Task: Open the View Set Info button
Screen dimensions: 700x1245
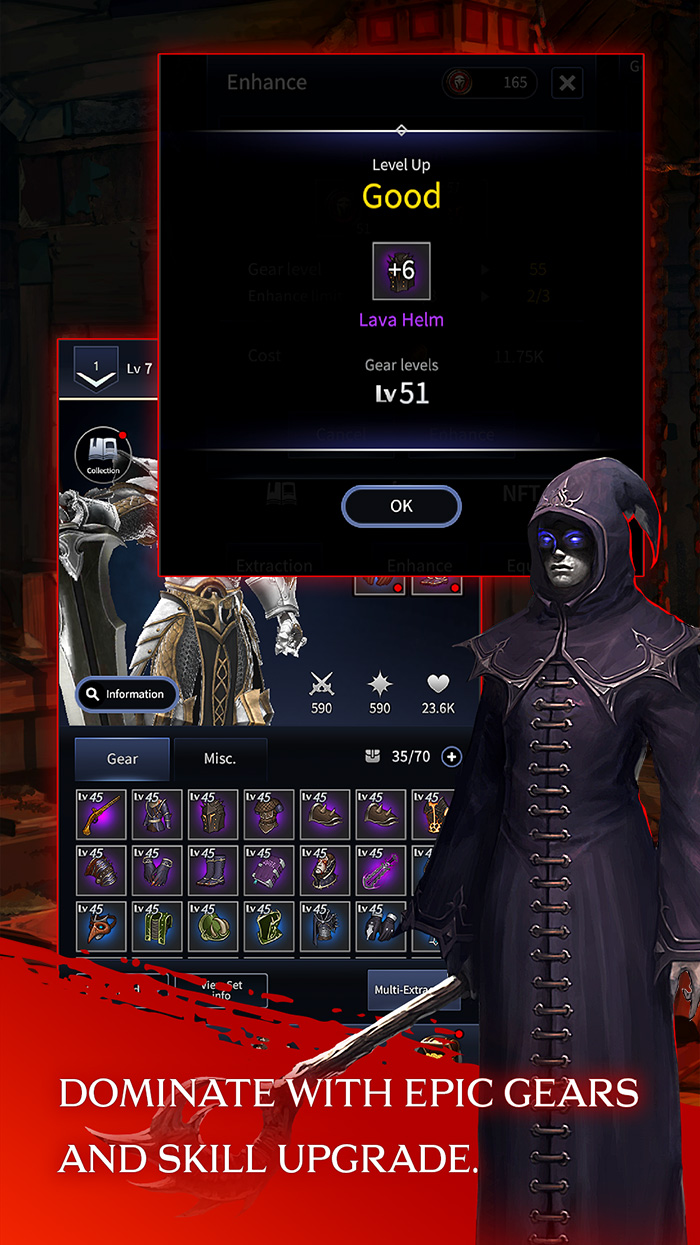Action: [221, 990]
